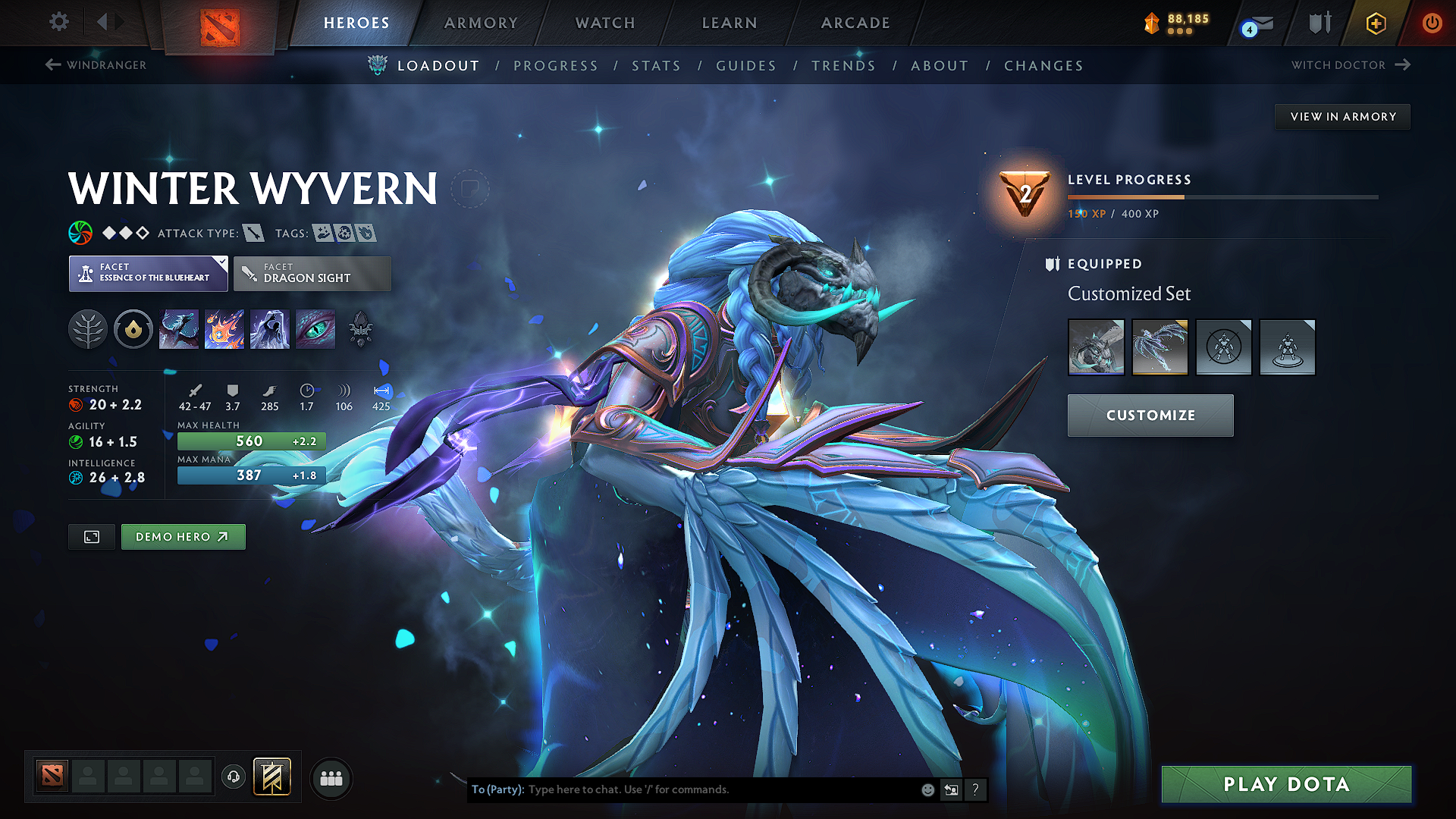Select the Arctic Burn ability icon
The width and height of the screenshot is (1456, 819).
point(179,329)
